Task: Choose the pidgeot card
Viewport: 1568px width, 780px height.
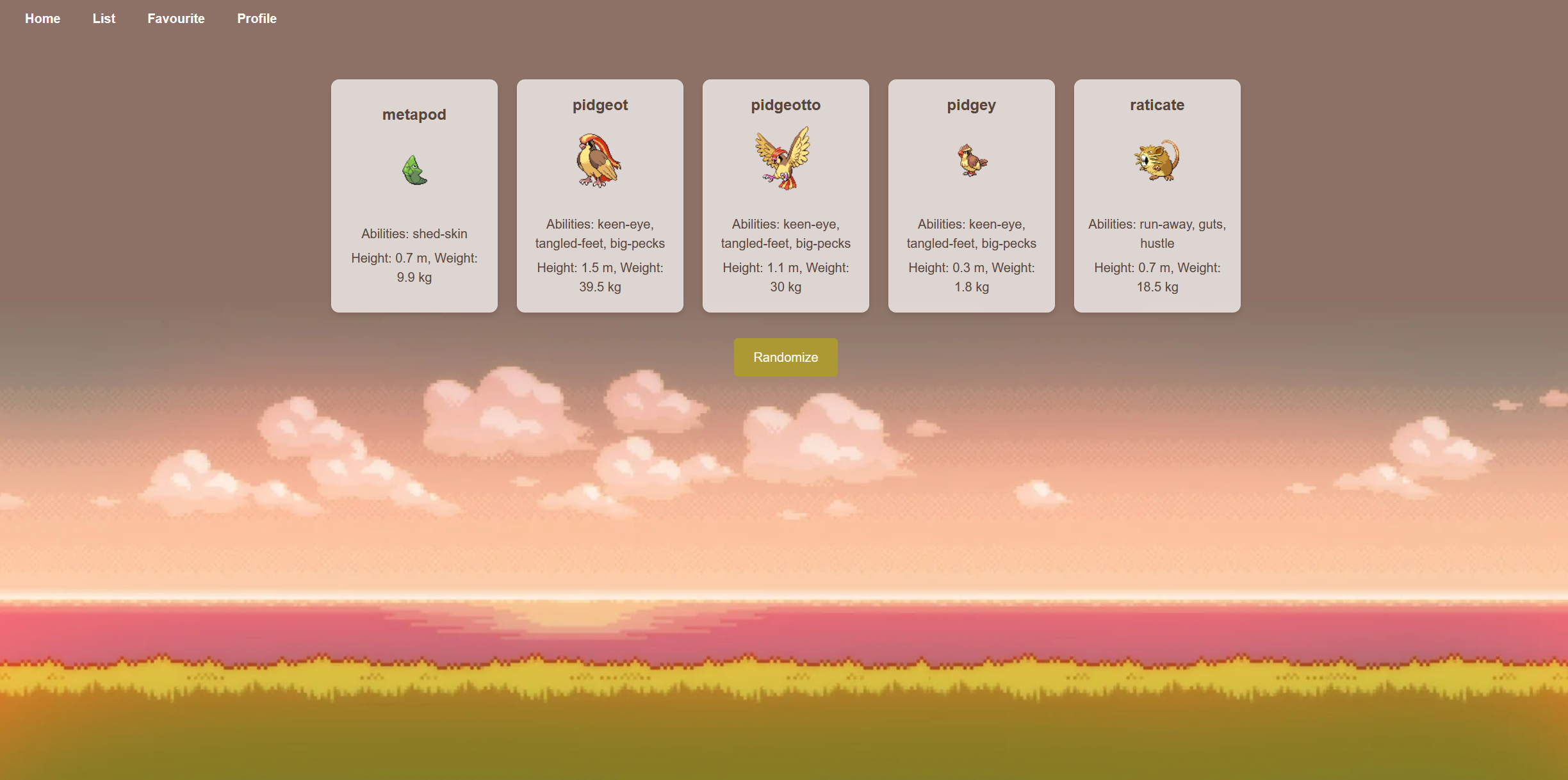Action: (x=600, y=196)
